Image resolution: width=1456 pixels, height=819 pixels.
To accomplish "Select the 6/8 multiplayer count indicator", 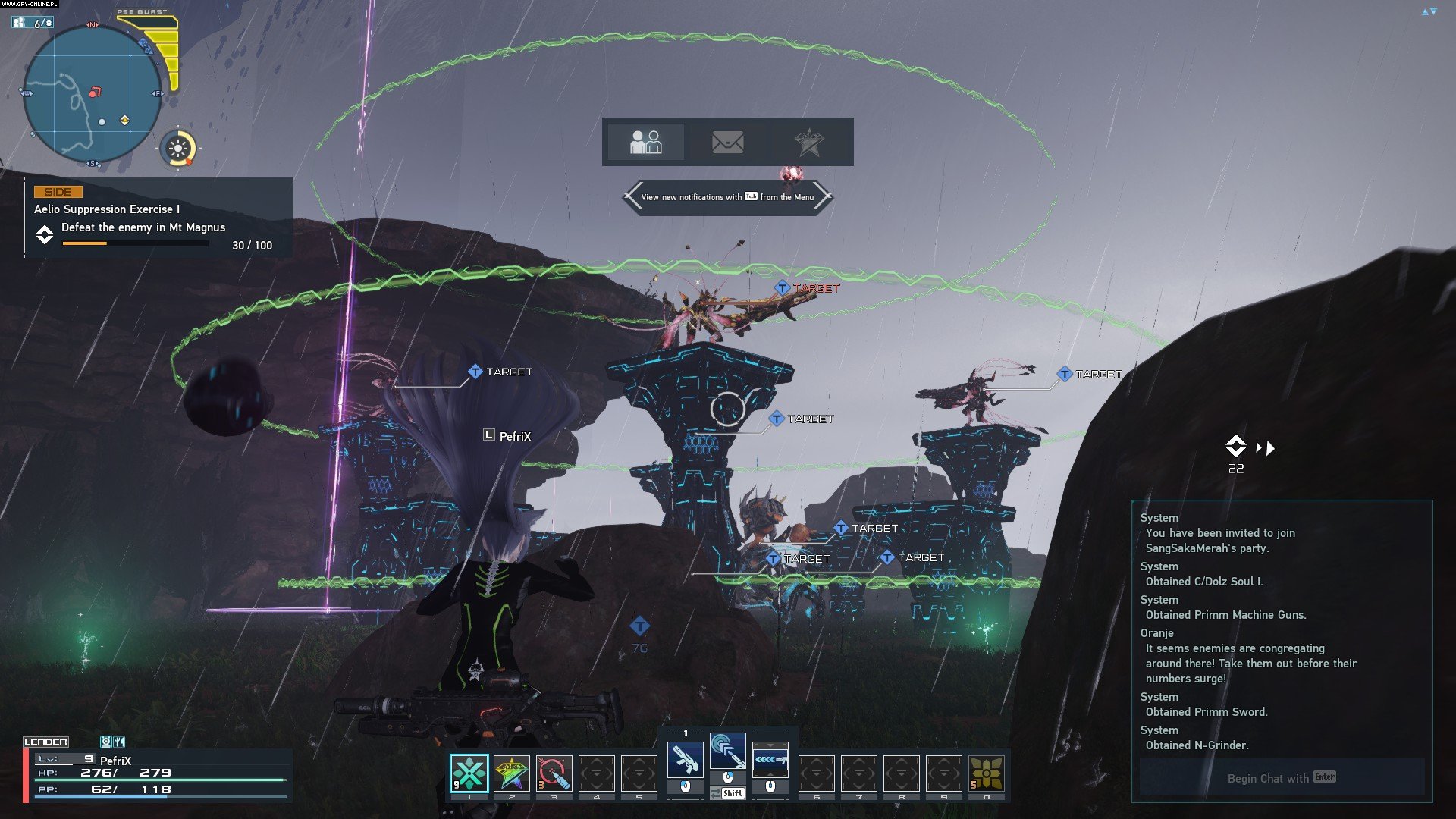I will coord(33,23).
